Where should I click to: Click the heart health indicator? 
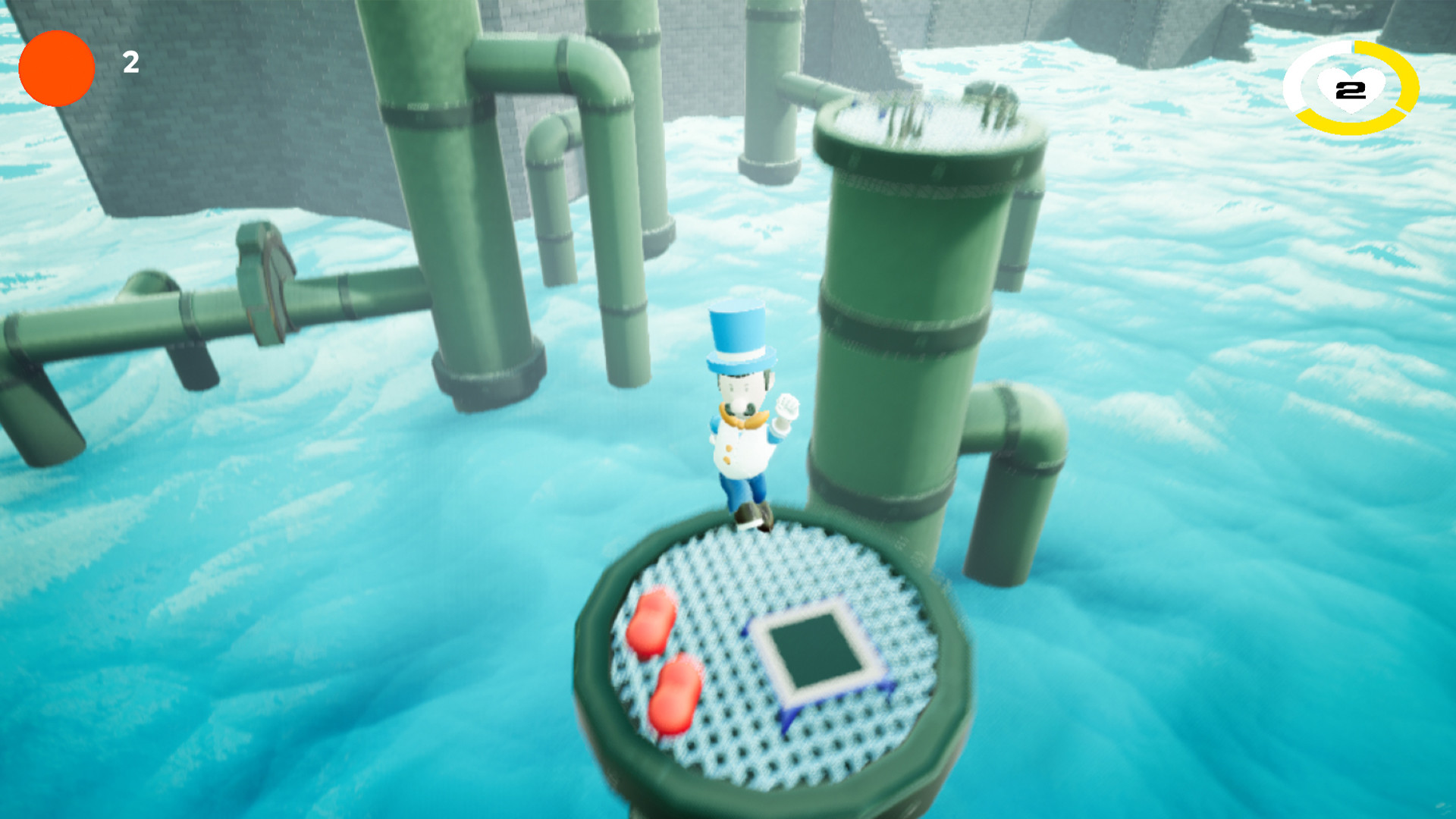click(1349, 89)
